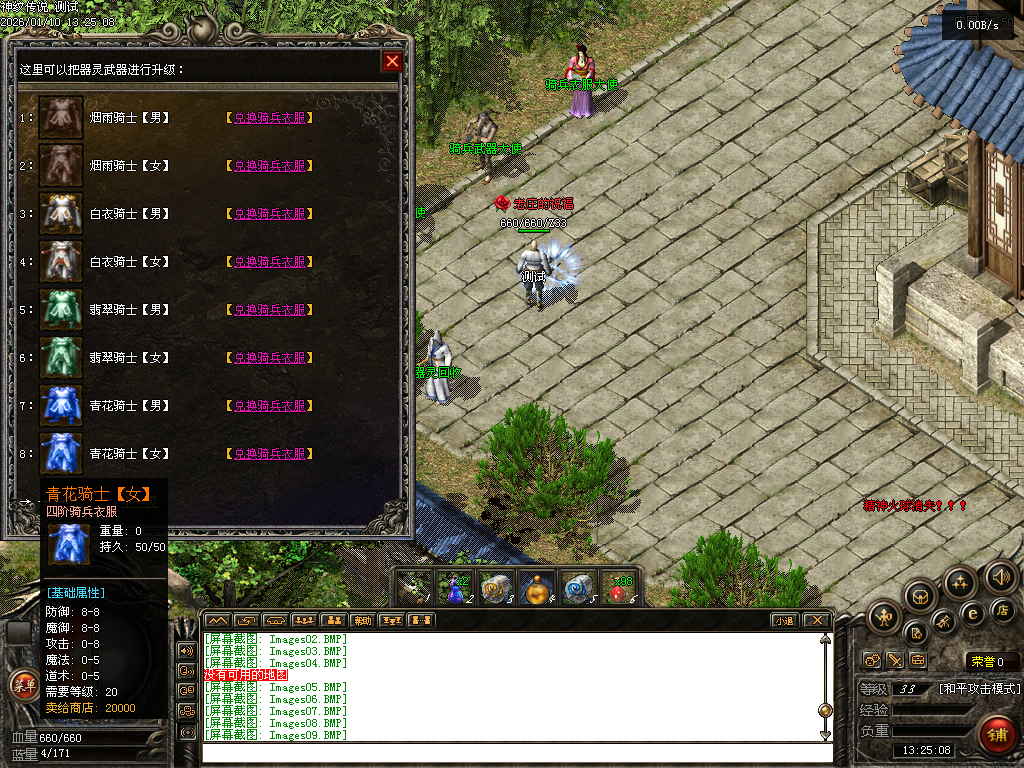
Task: Open the red 铺 stall button
Action: click(995, 733)
